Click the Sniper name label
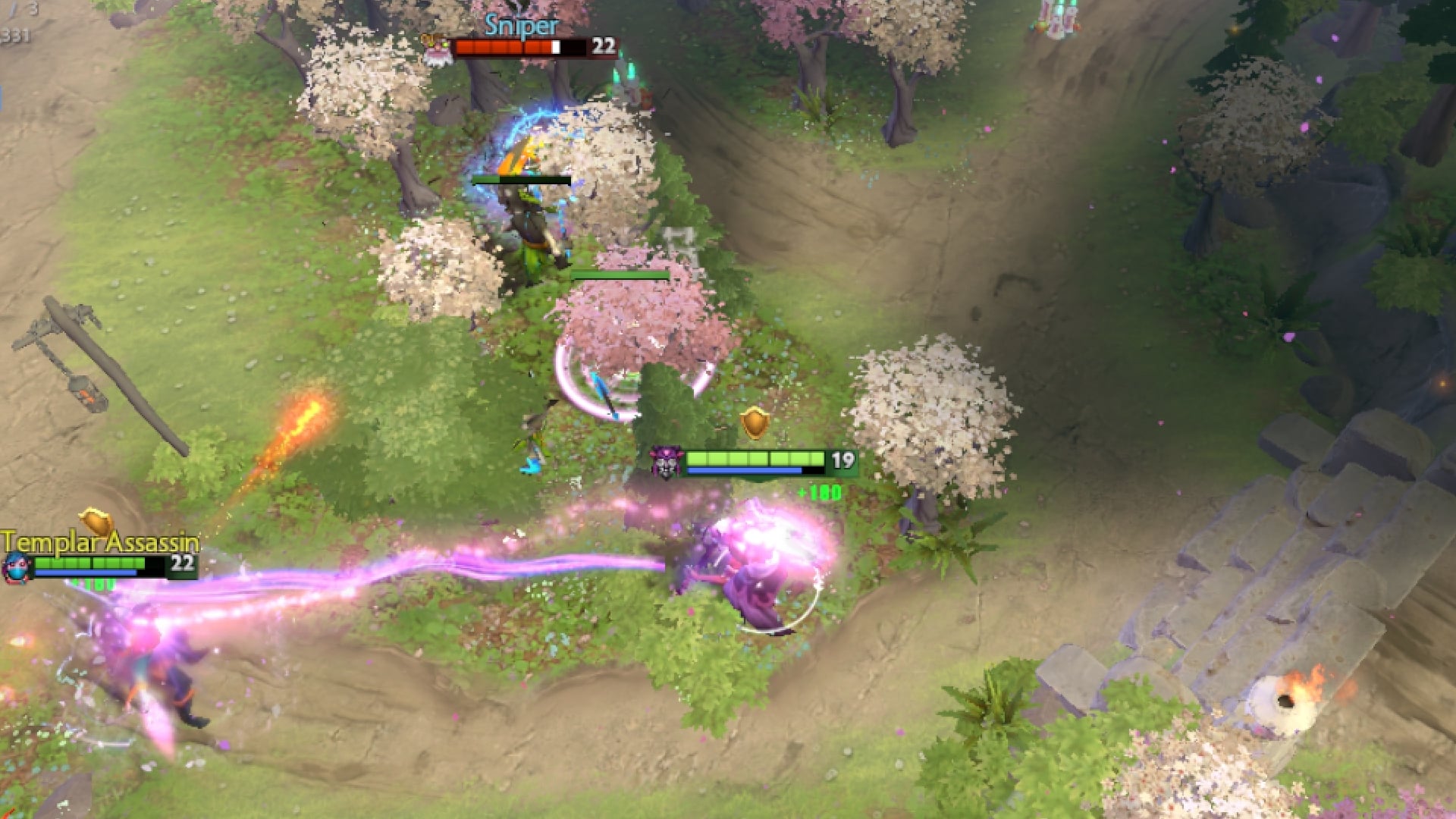Image resolution: width=1456 pixels, height=819 pixels. [x=522, y=27]
